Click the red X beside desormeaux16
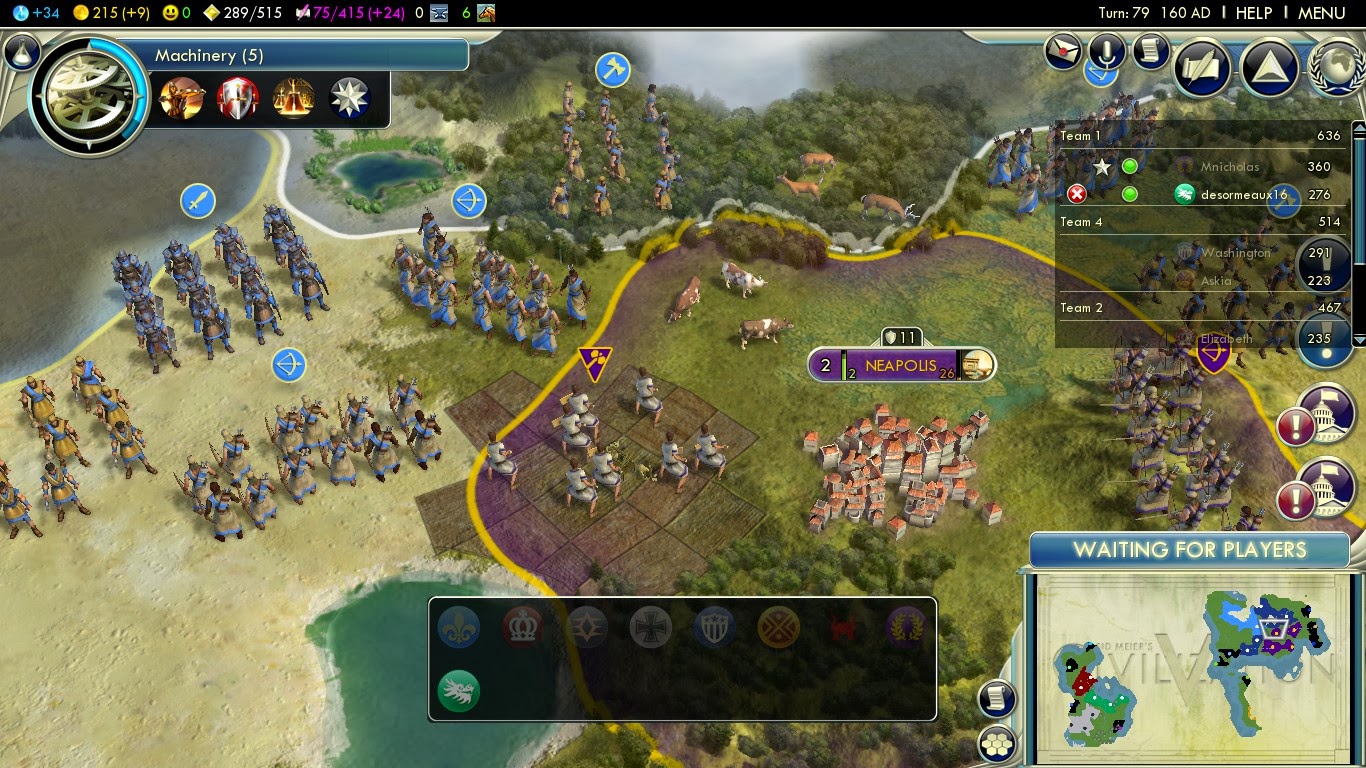 click(1077, 194)
